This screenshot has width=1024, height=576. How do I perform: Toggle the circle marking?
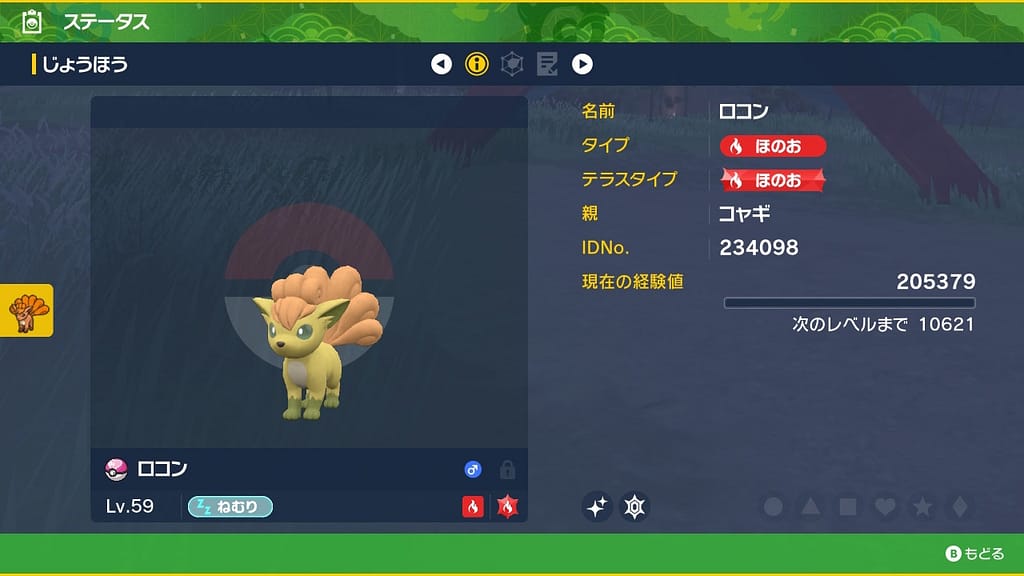(x=773, y=507)
